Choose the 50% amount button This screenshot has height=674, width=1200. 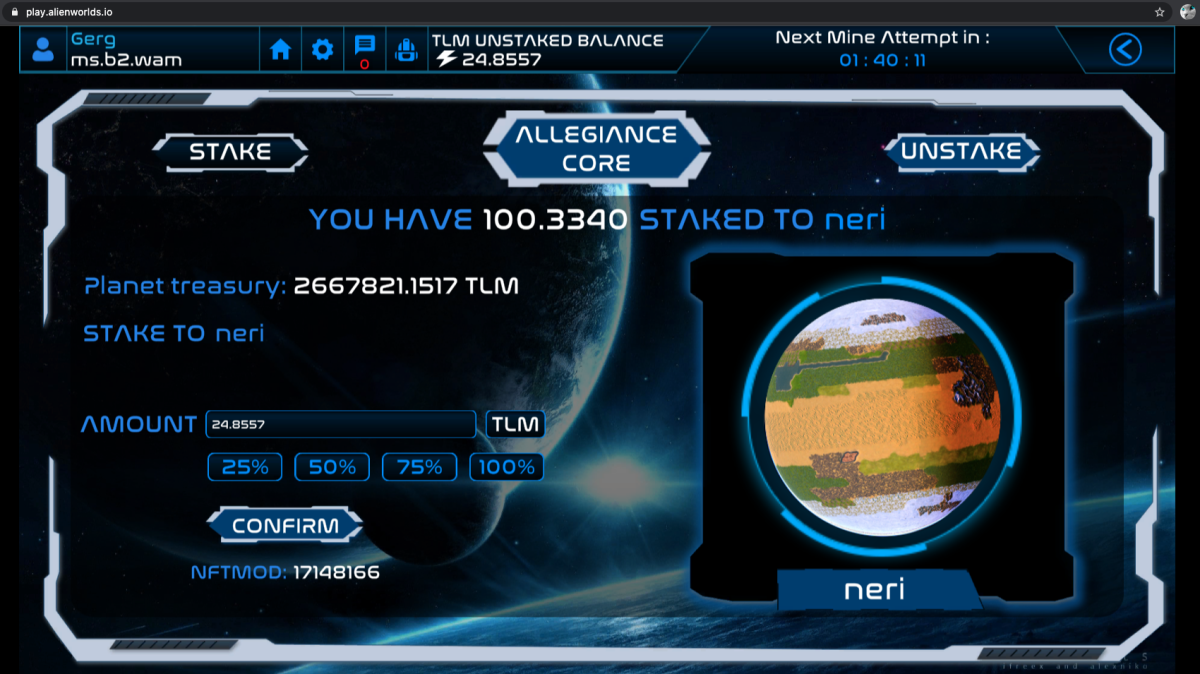coord(332,467)
